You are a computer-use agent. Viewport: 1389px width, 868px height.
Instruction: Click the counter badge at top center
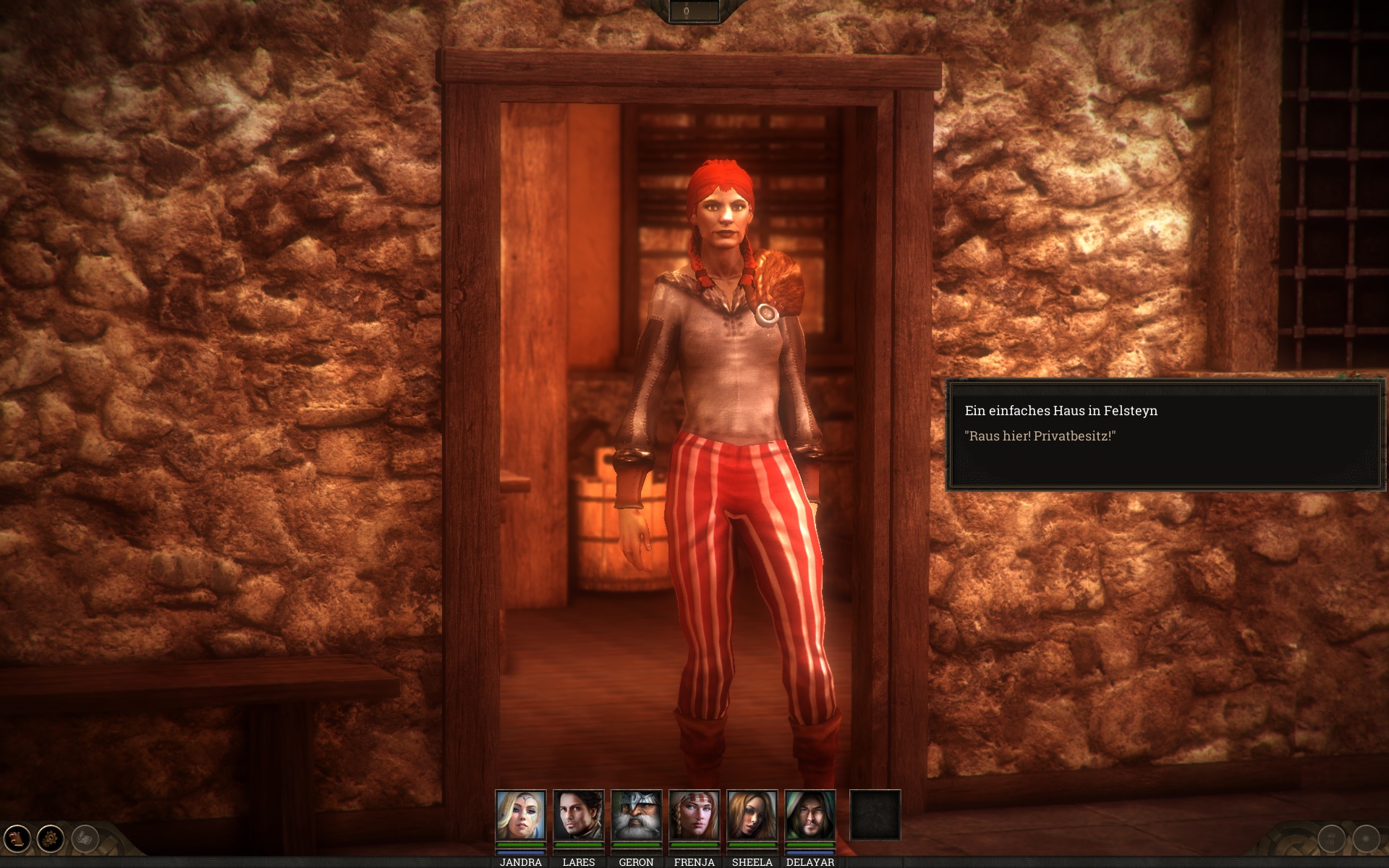pyautogui.click(x=685, y=10)
